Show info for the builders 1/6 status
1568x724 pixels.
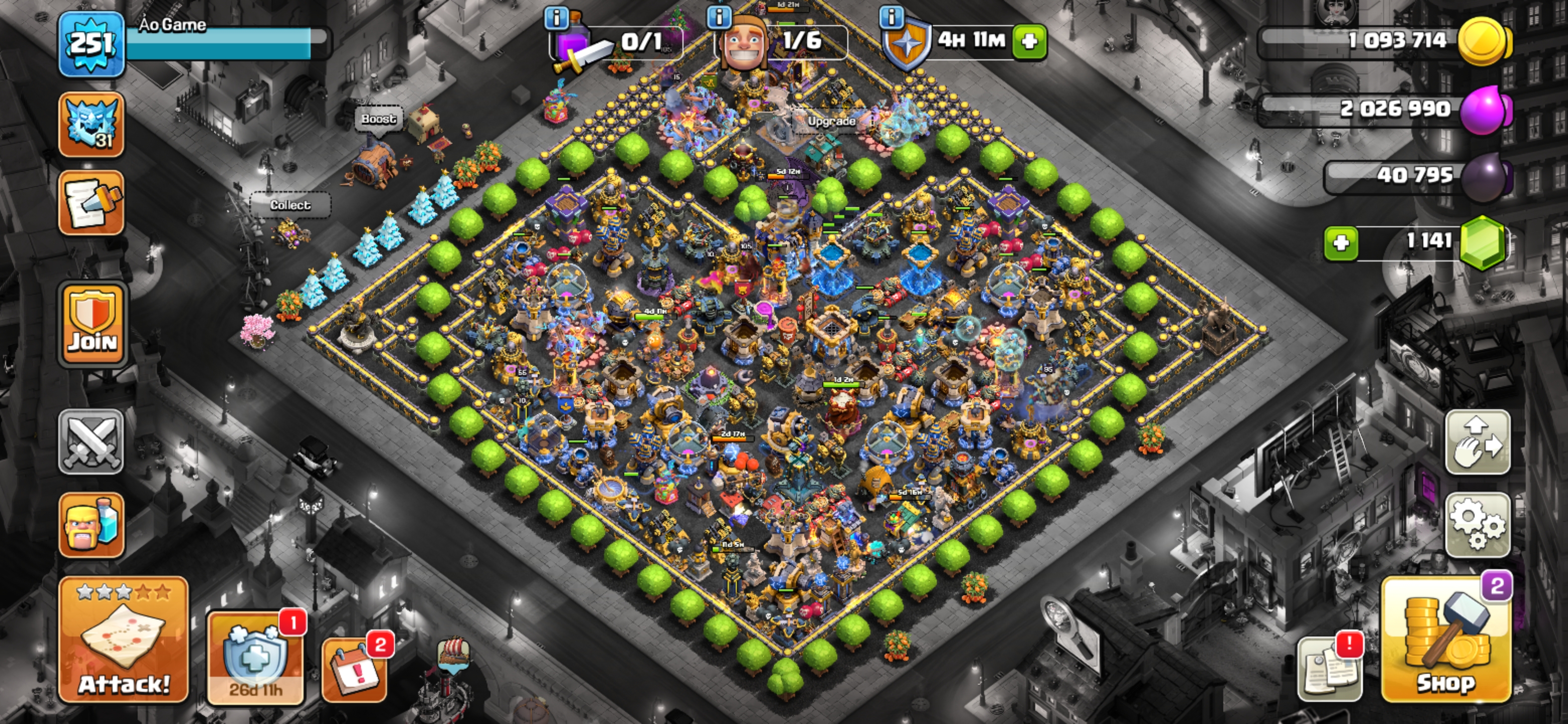click(719, 17)
